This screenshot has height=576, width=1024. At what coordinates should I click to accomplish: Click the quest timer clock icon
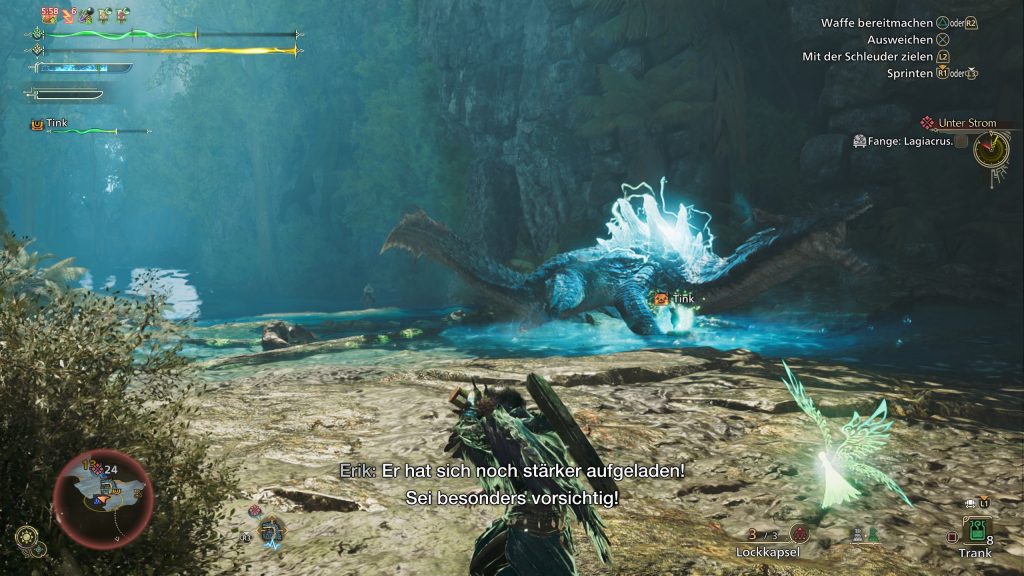991,149
